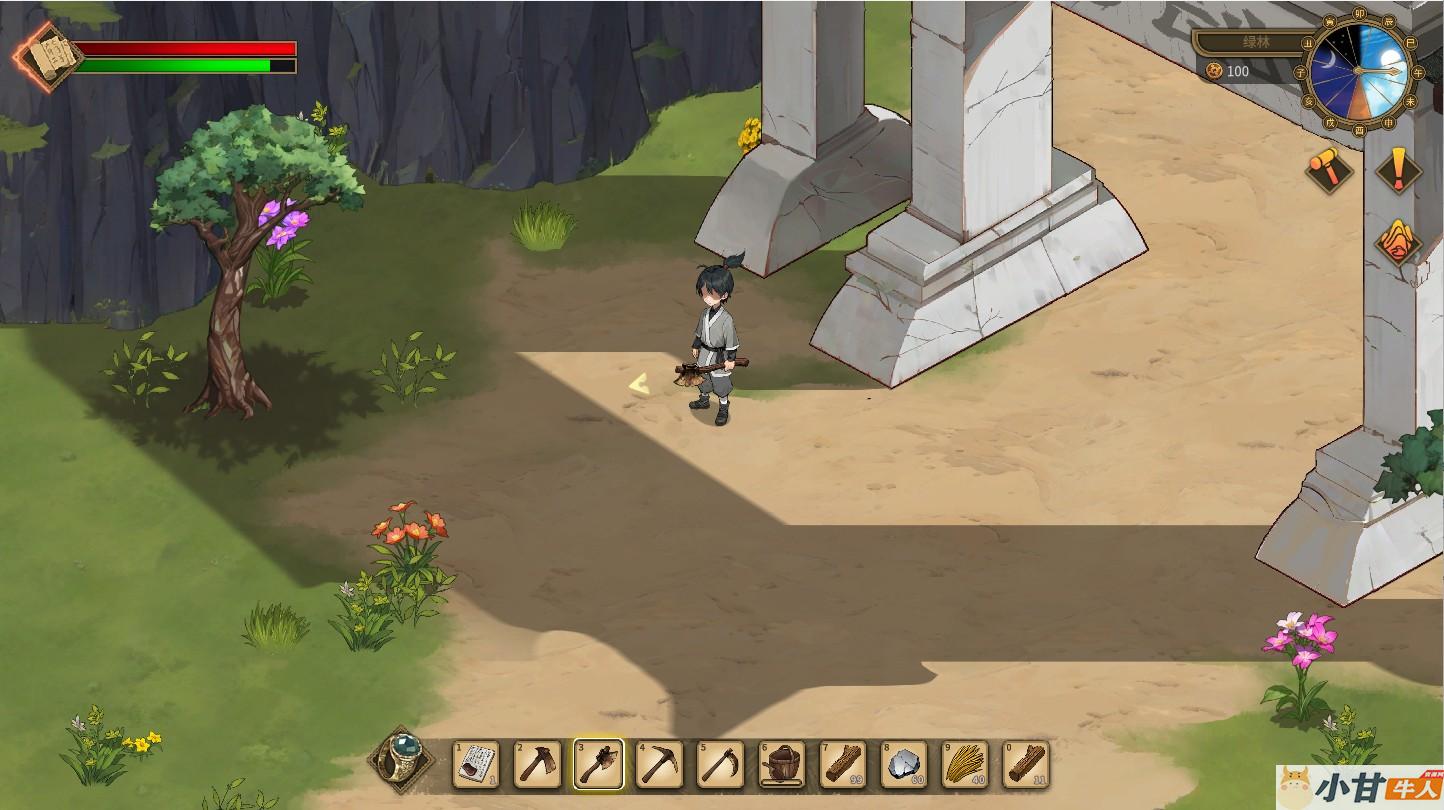The width and height of the screenshot is (1444, 810).
Task: Select the paper note in slot 1
Action: pos(476,764)
